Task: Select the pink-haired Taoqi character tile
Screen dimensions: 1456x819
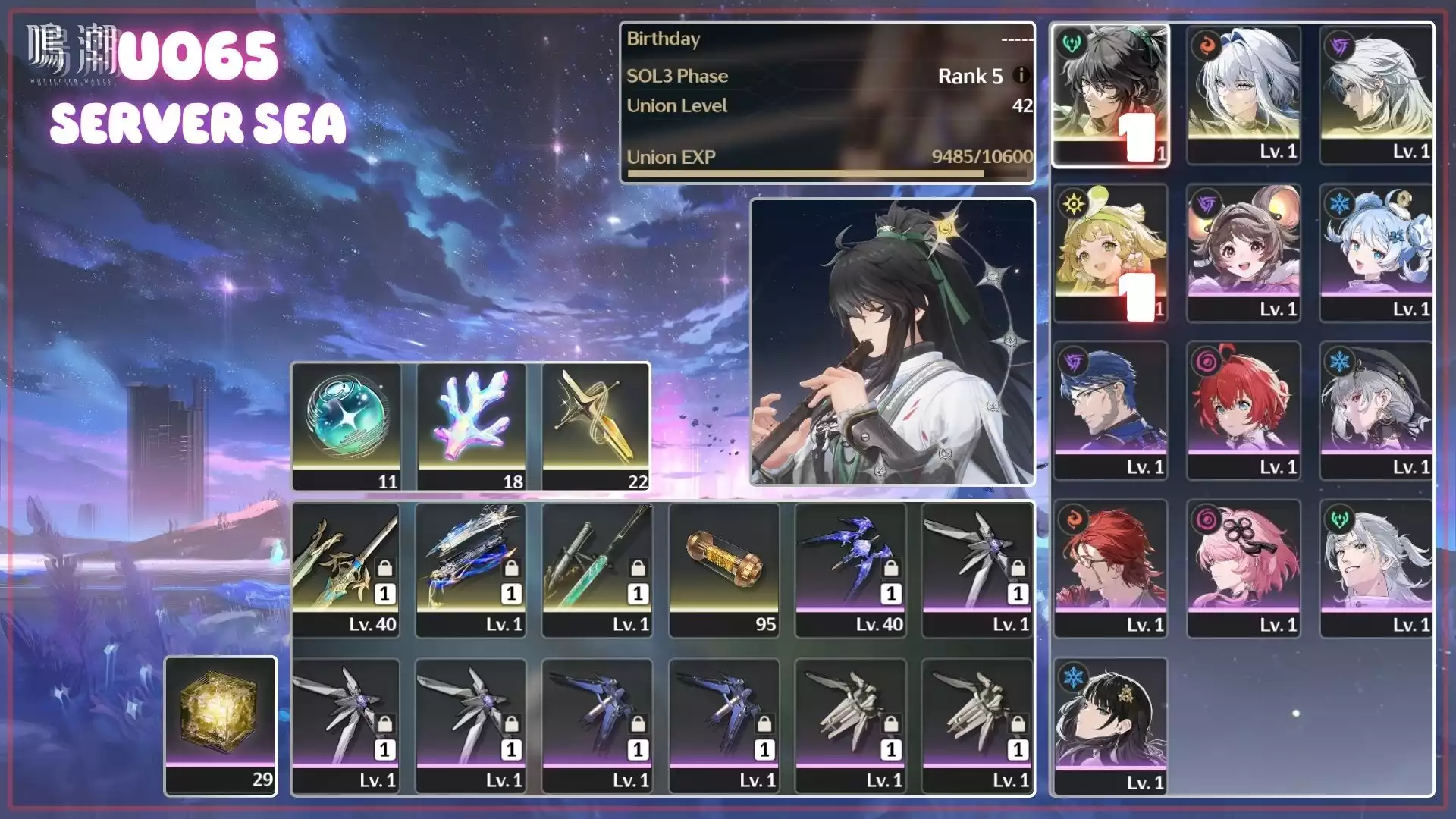Action: point(1244,568)
